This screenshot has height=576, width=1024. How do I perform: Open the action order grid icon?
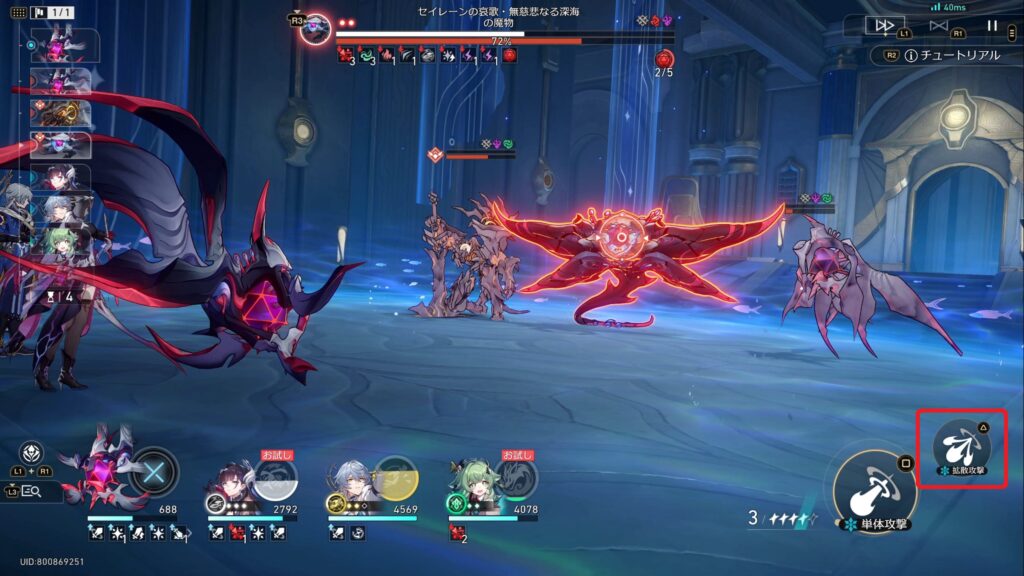(17, 13)
